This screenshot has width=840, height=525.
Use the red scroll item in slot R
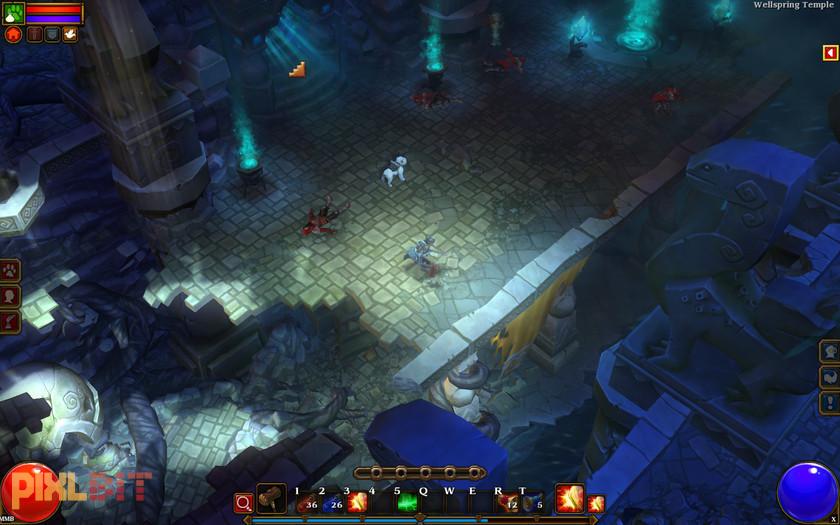[508, 501]
